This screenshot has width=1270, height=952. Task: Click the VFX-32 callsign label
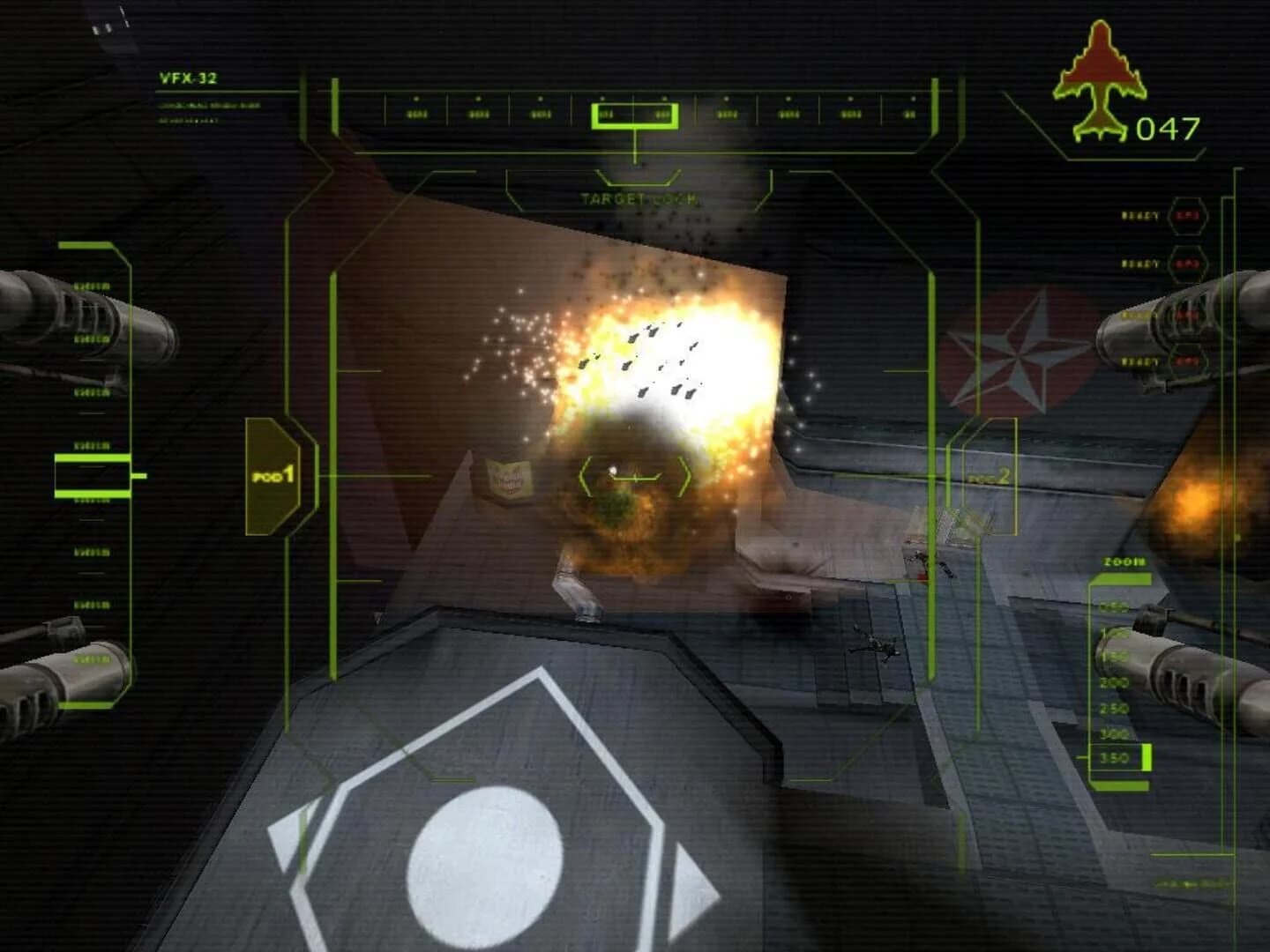188,78
